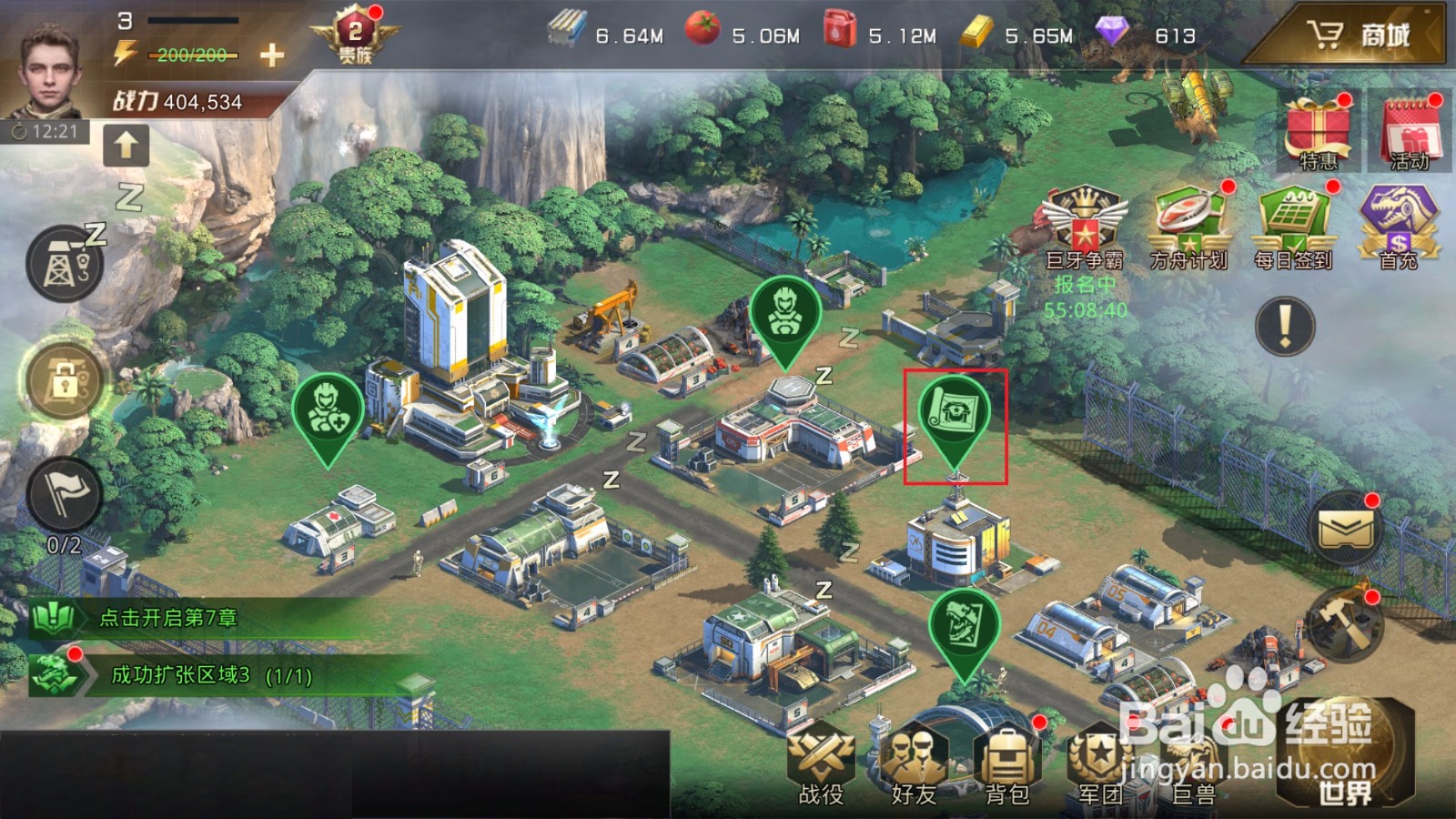
Task: Open 巨牙争霸 event
Action: coord(1084,227)
